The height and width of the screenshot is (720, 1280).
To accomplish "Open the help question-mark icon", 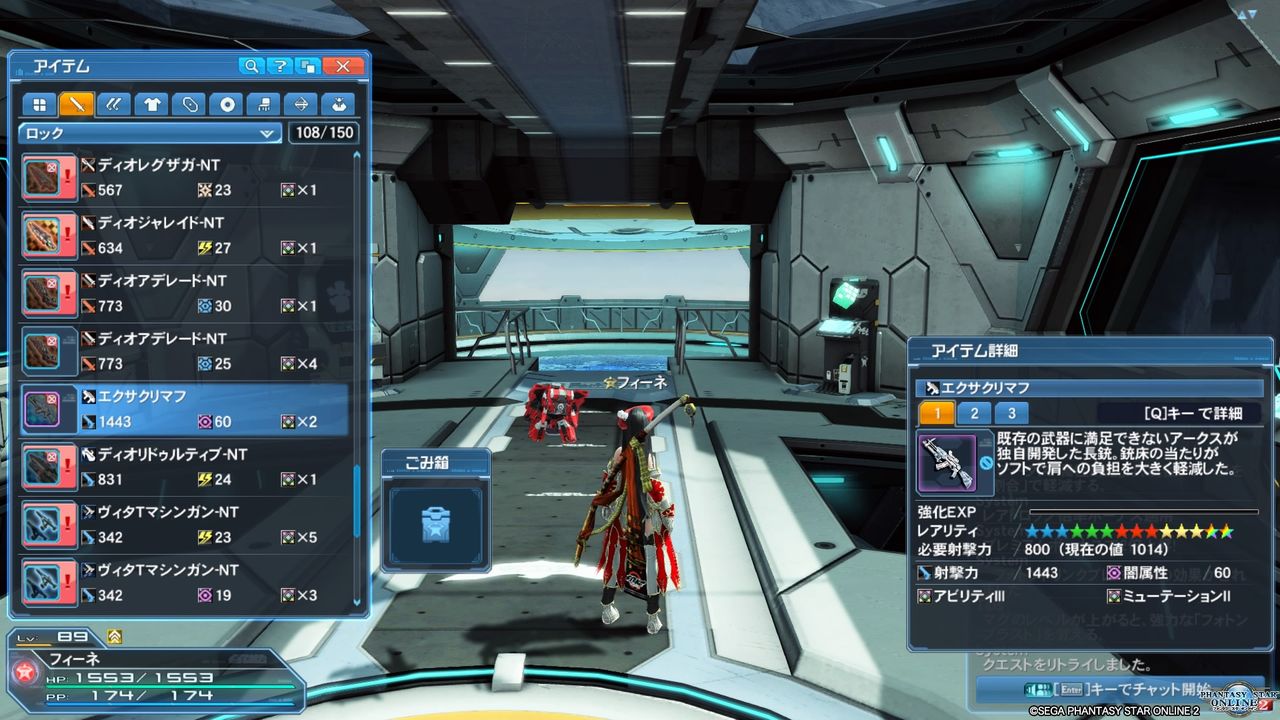I will coord(278,66).
